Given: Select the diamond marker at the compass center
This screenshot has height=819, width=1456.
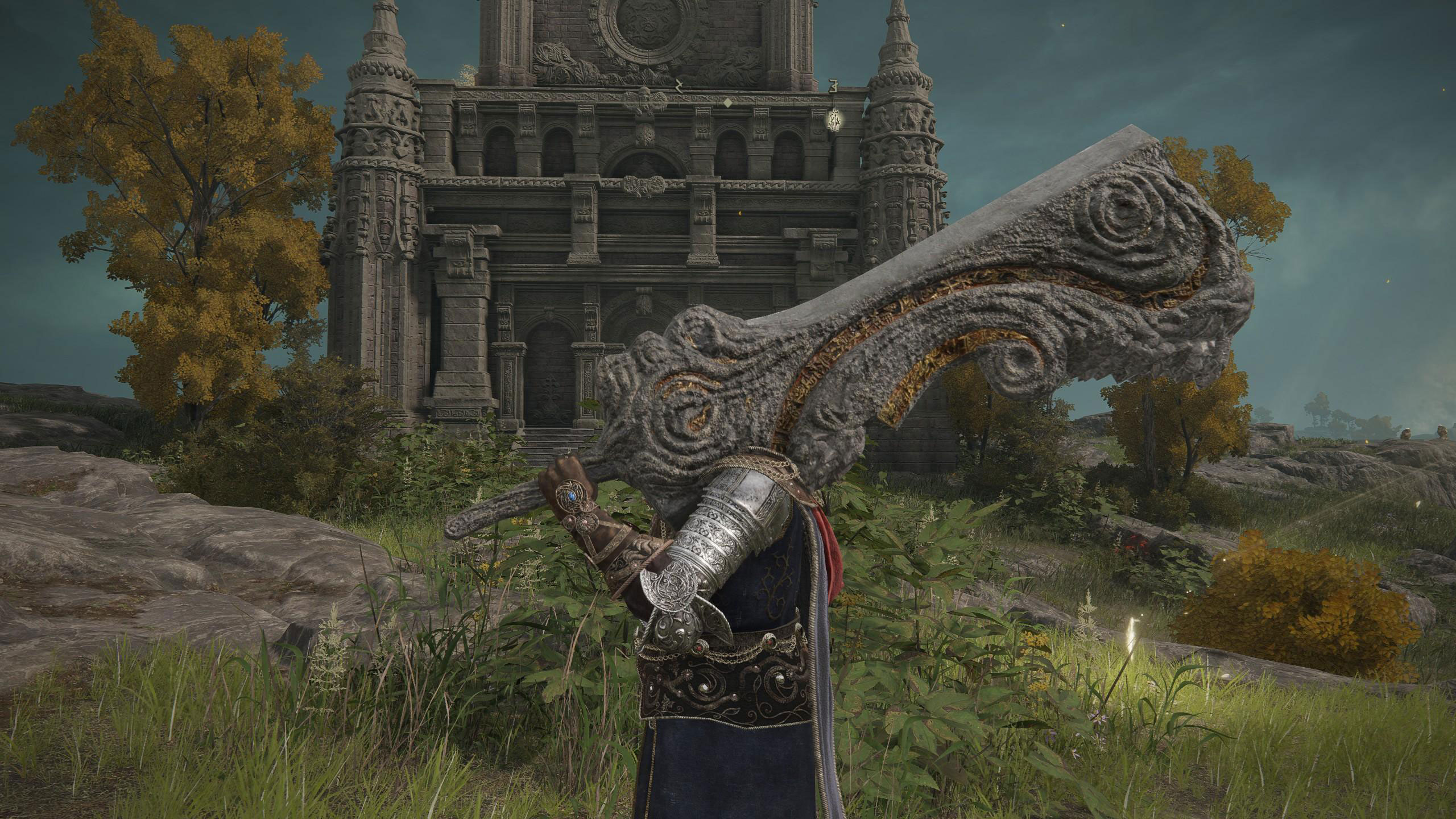Looking at the screenshot, I should tap(727, 103).
